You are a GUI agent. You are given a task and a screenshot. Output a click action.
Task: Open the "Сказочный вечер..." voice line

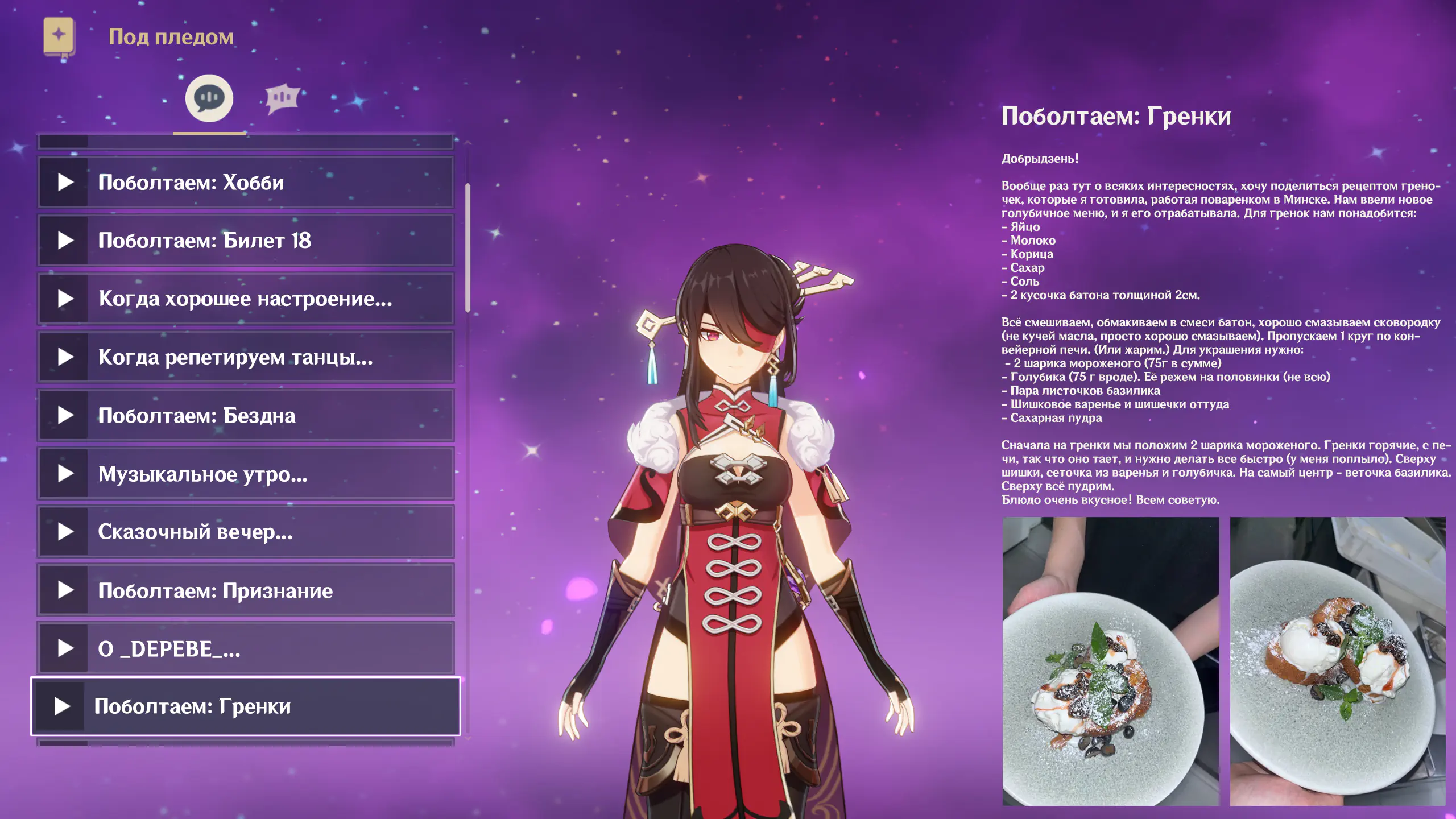coord(246,532)
